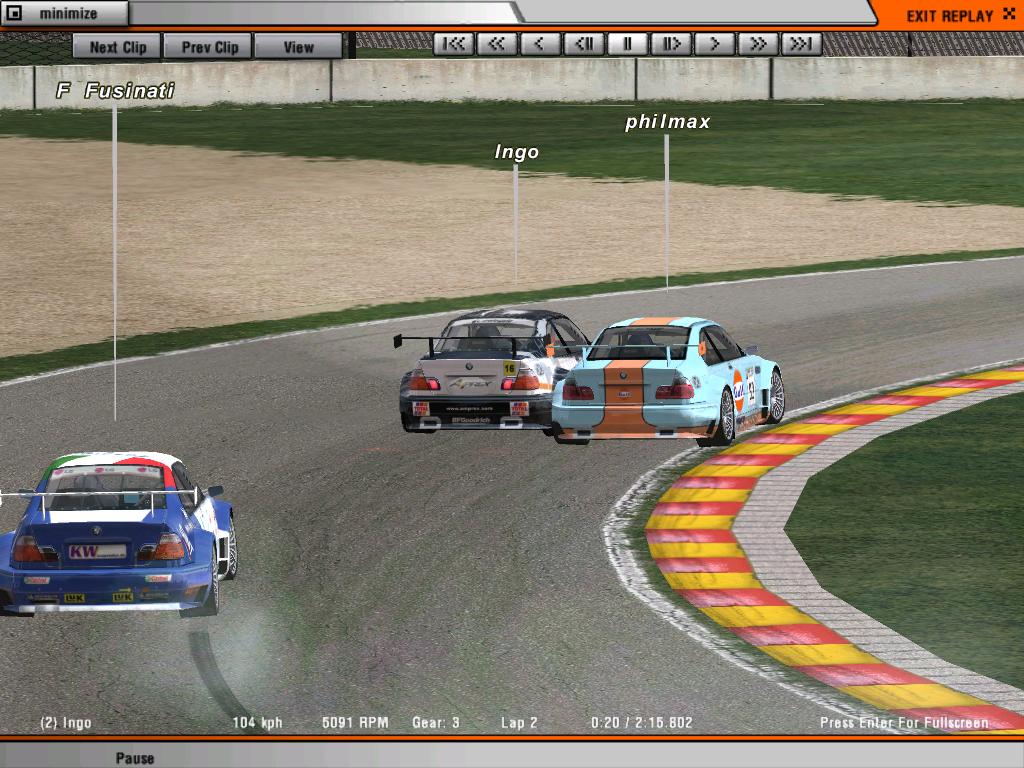Minimize the replay control panel
This screenshot has width=1024, height=768.
[x=63, y=14]
